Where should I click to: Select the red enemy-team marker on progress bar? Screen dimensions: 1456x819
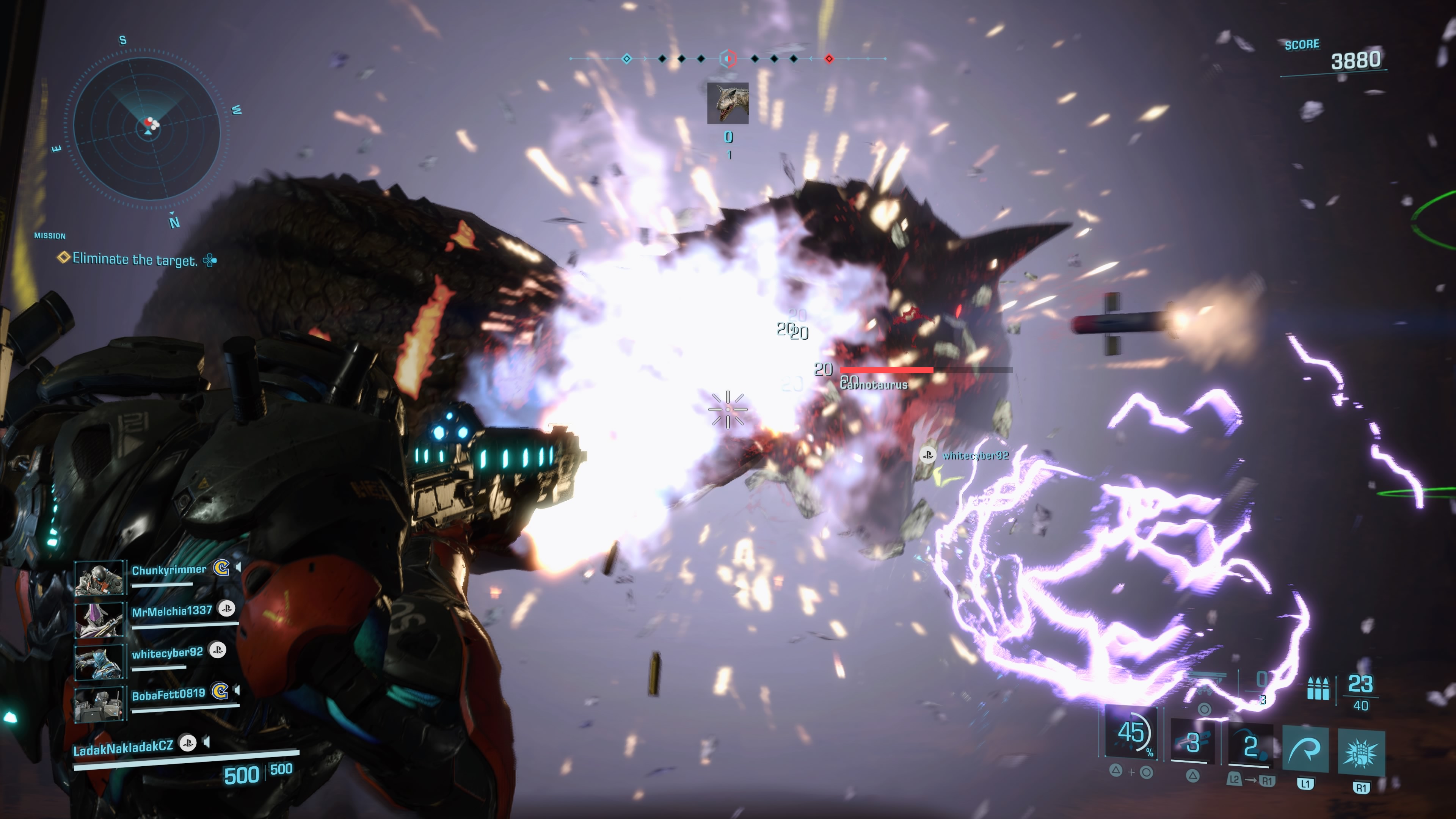click(828, 59)
